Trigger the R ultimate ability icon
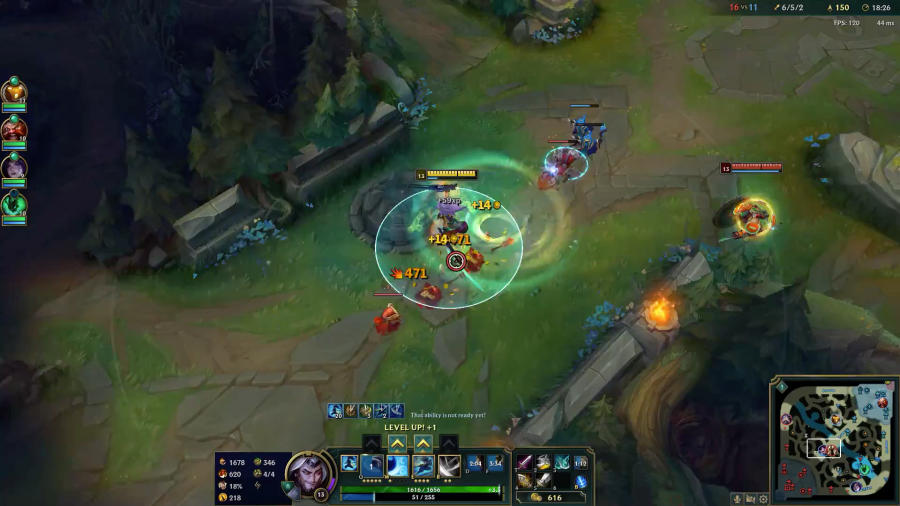This screenshot has height=506, width=900. pyautogui.click(x=449, y=465)
